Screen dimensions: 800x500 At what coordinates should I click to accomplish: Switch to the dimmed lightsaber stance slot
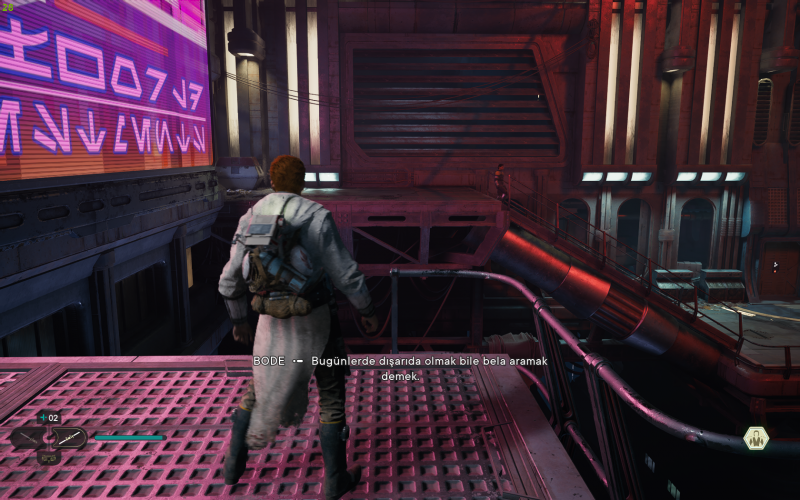point(29,438)
